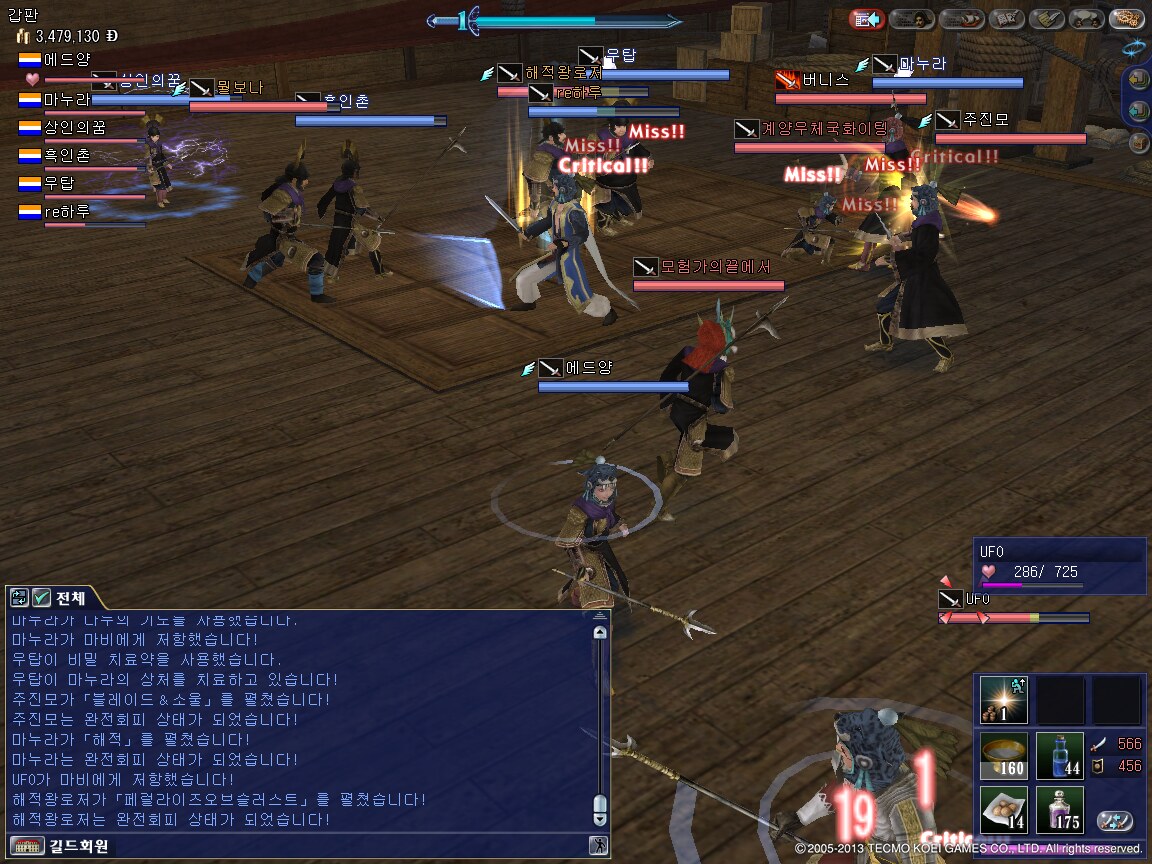Select party member 마누라 in party list
1152x864 pixels.
click(66, 100)
